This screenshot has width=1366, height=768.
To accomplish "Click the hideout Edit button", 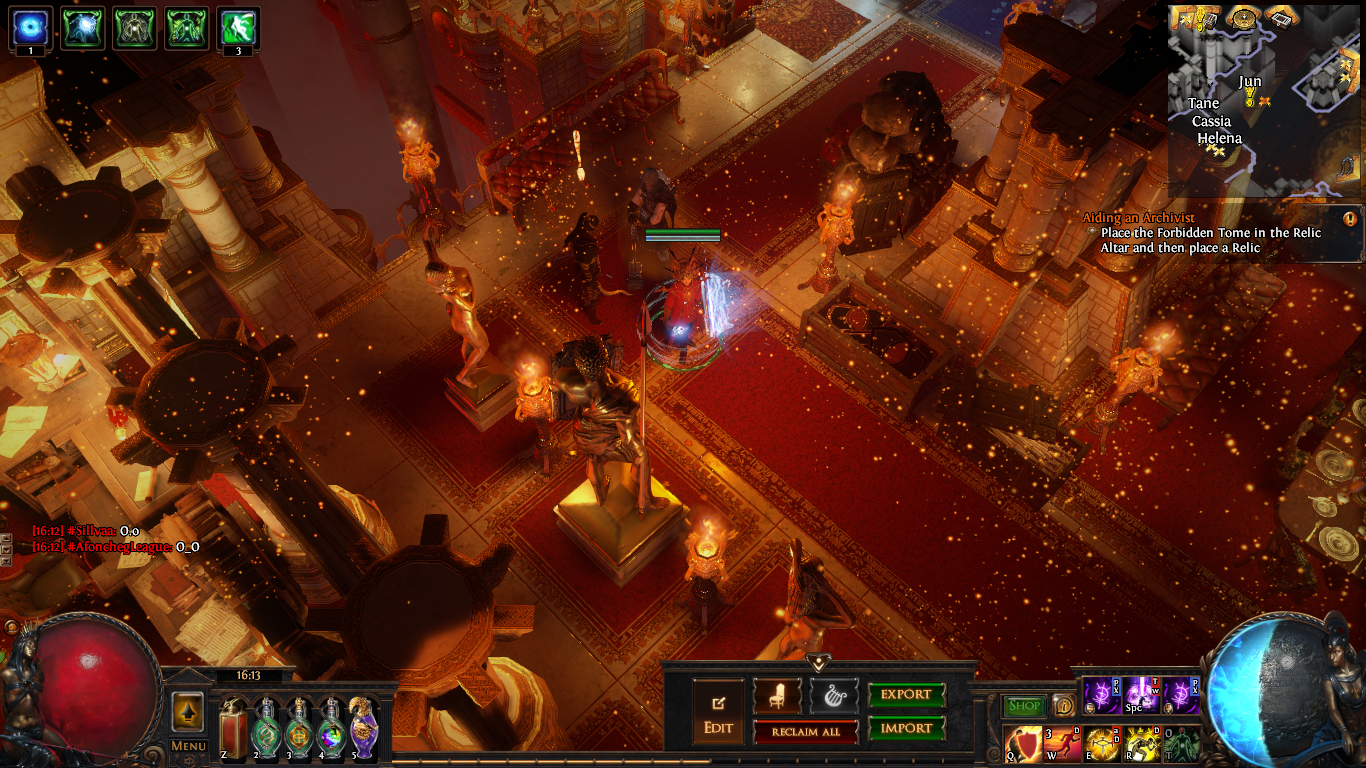I will (x=719, y=712).
